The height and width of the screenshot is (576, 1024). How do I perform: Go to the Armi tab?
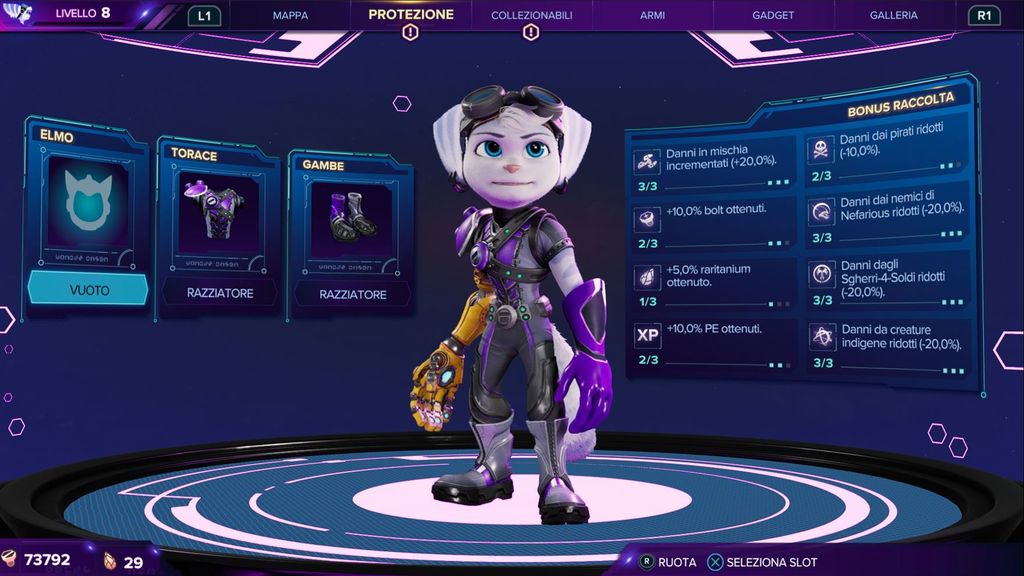tap(653, 16)
